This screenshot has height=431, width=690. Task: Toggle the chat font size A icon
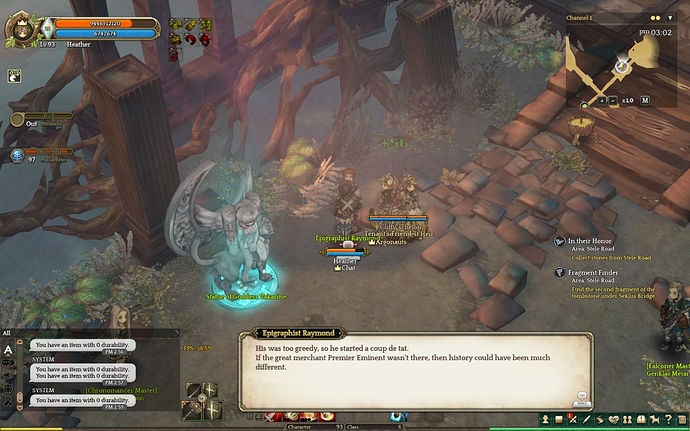click(x=8, y=350)
